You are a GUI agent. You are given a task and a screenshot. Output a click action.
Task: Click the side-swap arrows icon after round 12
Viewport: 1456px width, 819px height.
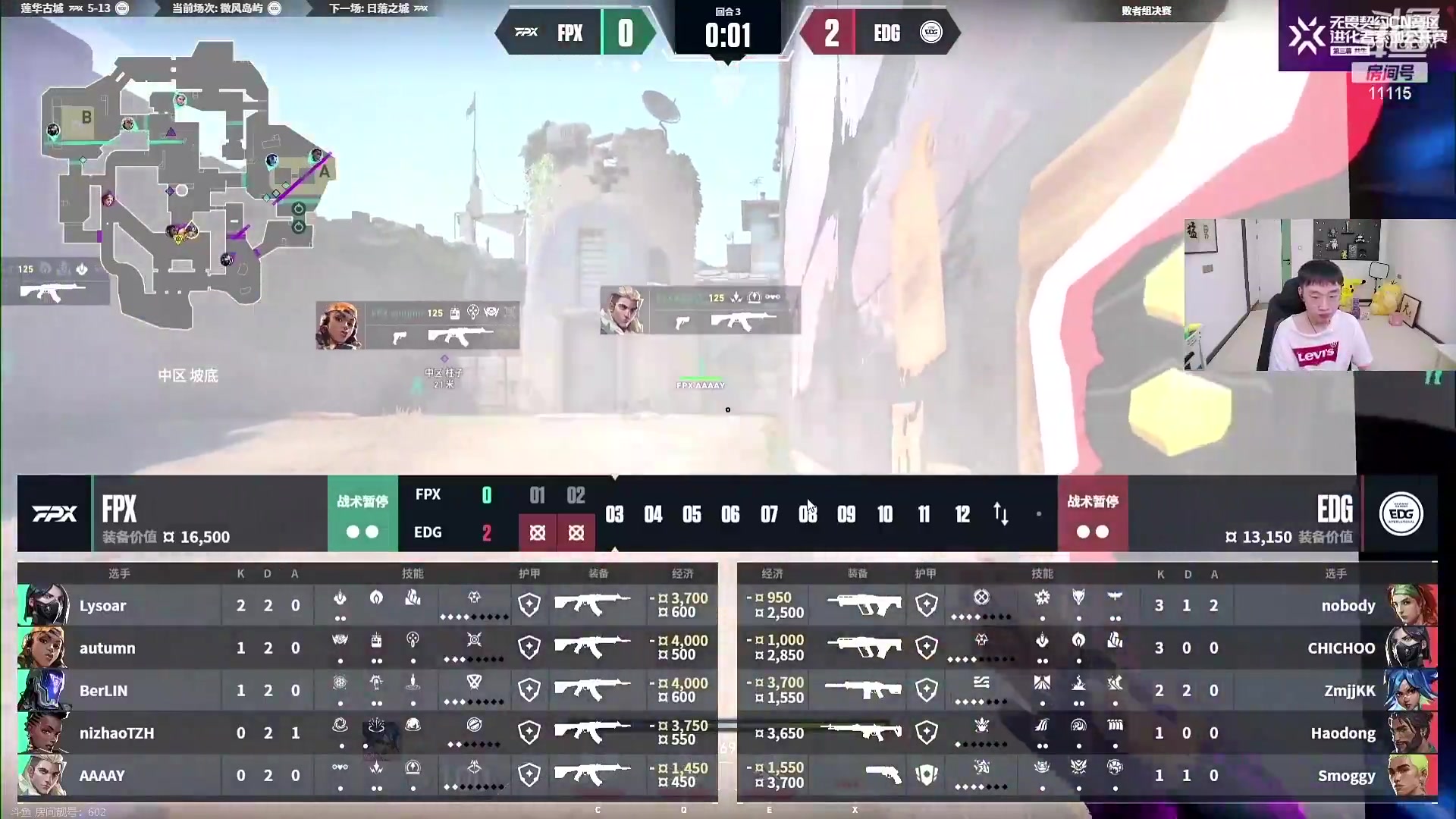click(x=1001, y=514)
